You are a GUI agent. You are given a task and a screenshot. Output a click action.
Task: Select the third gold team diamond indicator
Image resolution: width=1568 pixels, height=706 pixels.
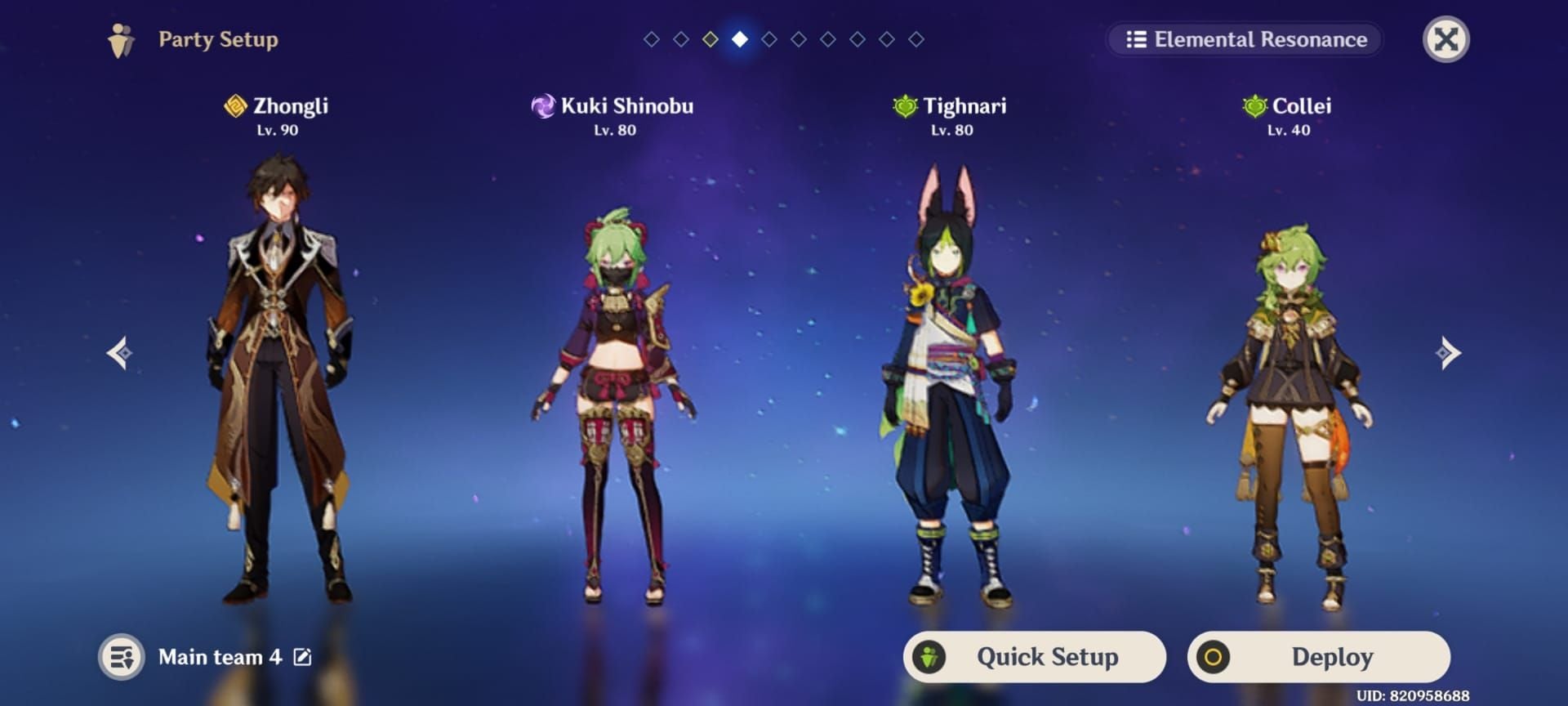pyautogui.click(x=710, y=38)
